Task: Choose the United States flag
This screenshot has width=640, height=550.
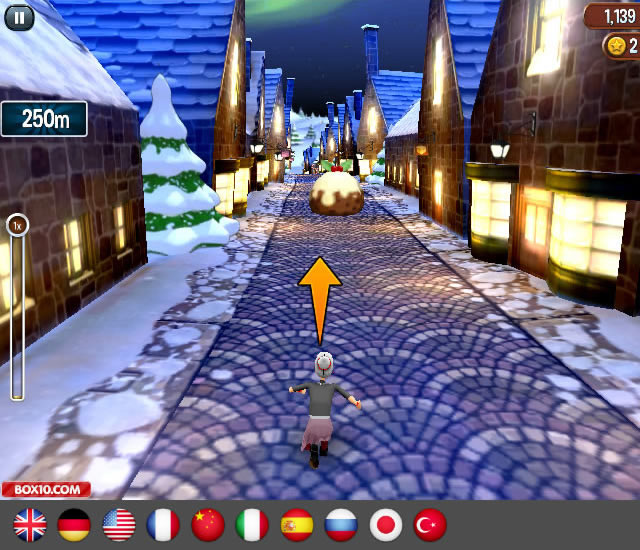Action: tap(119, 524)
